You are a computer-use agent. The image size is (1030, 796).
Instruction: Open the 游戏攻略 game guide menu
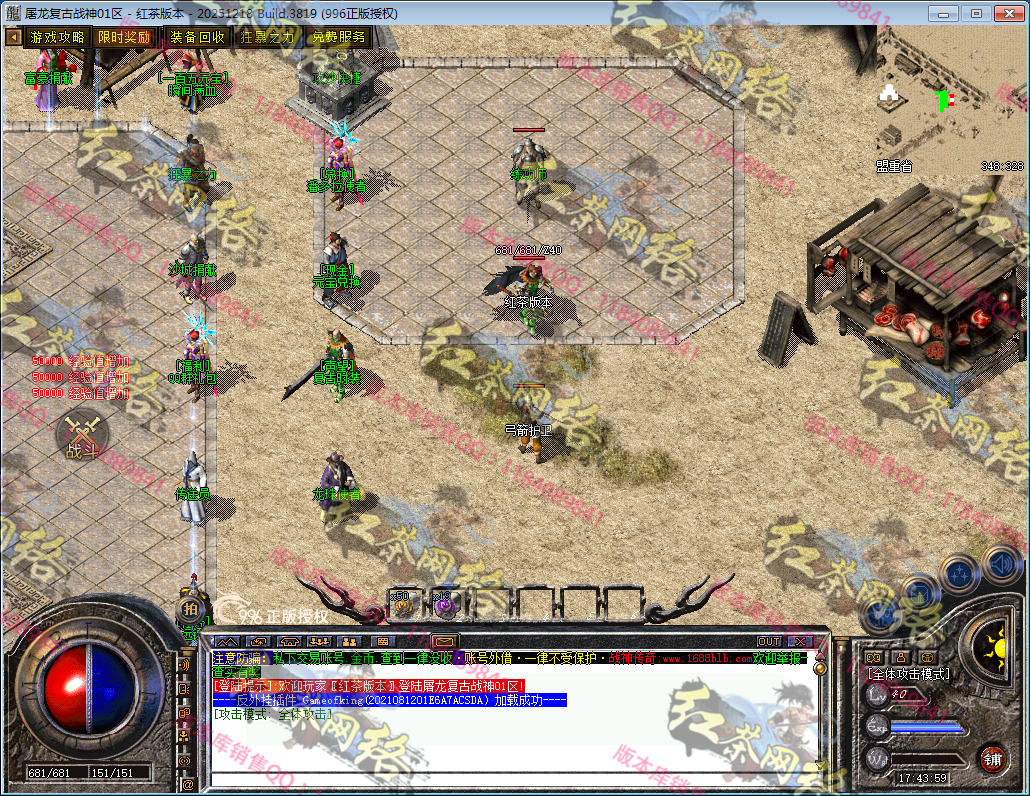tap(57, 37)
